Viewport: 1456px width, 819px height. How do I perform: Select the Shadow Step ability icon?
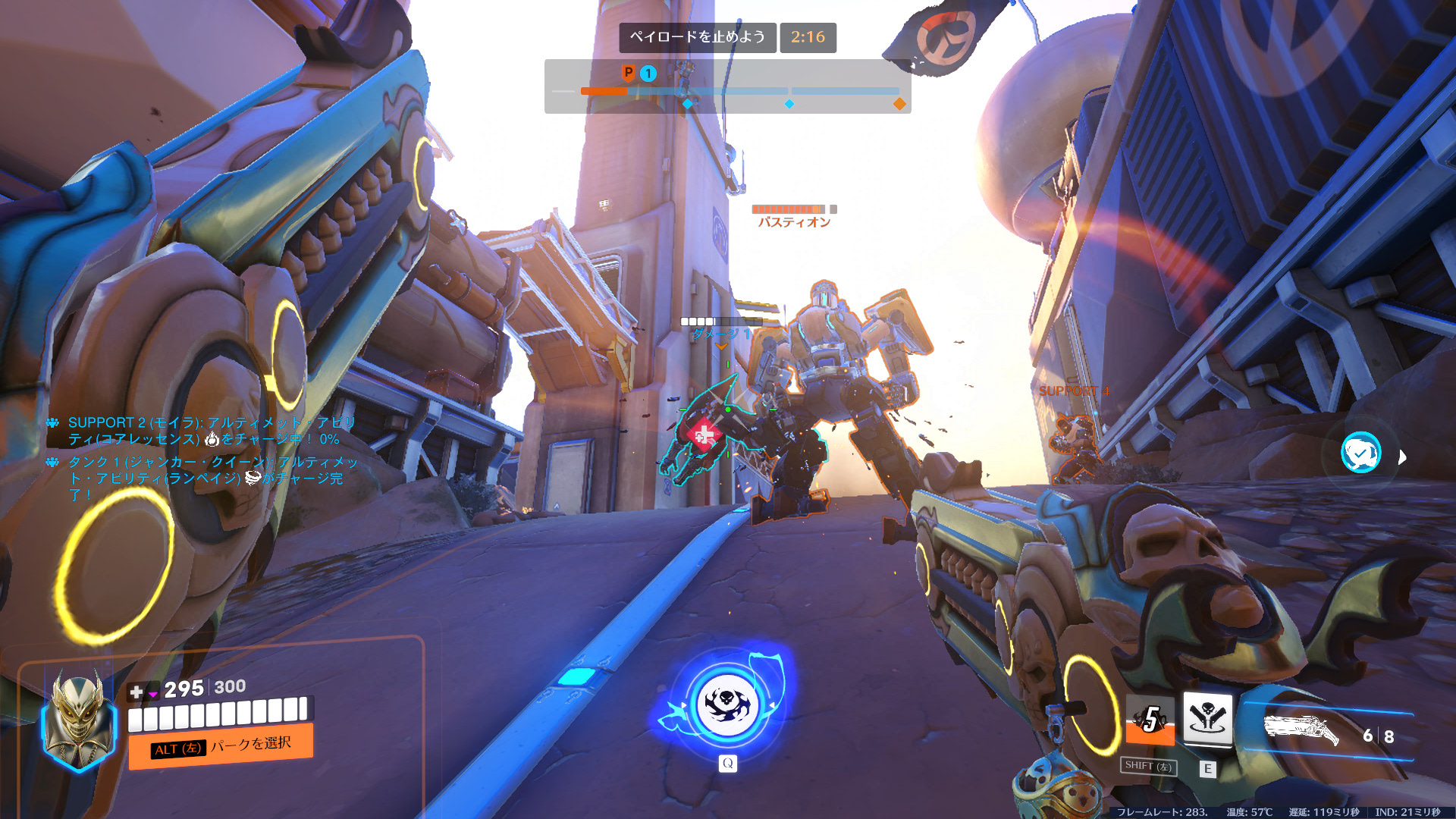pyautogui.click(x=1207, y=717)
